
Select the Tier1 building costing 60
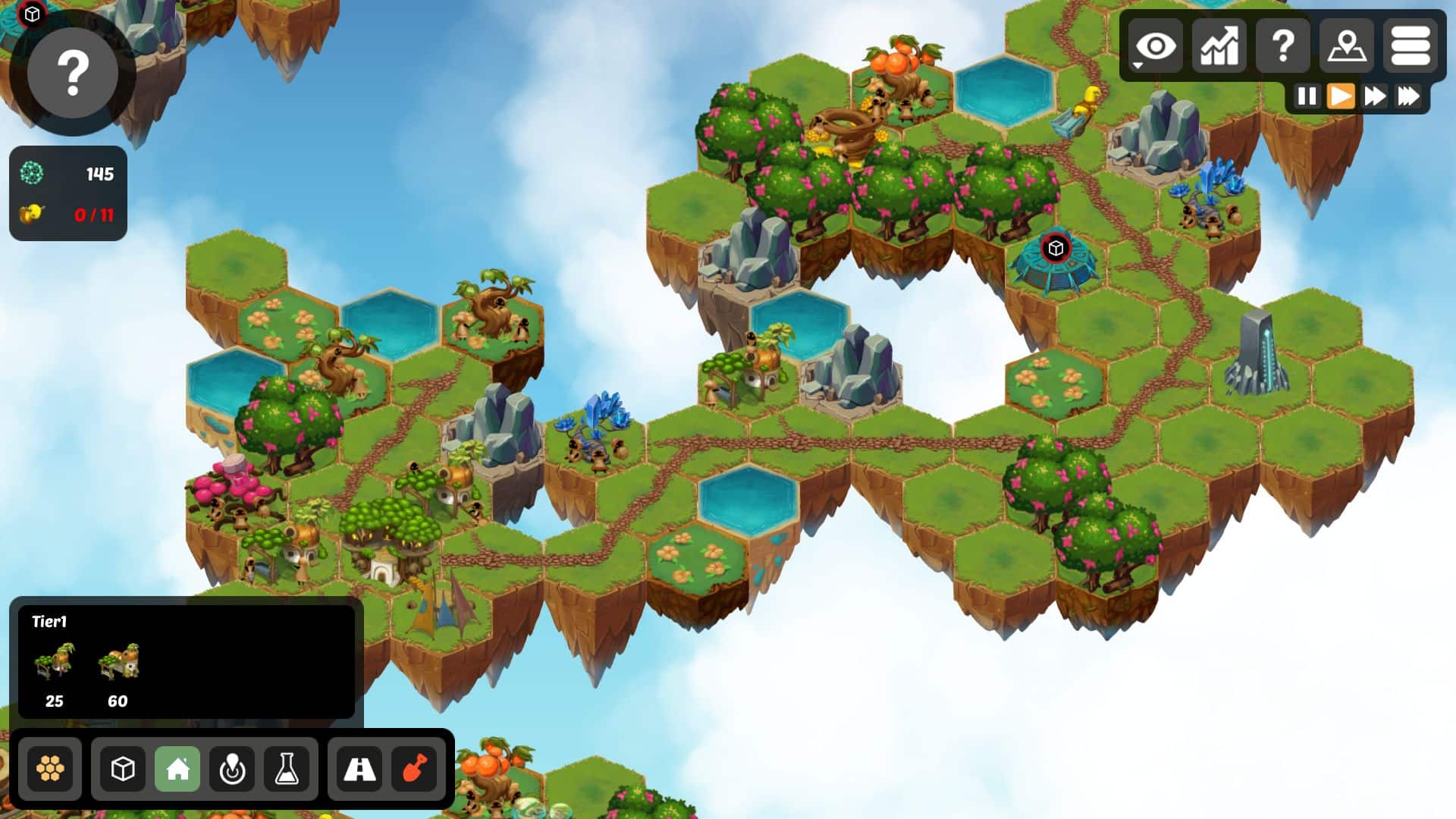(x=118, y=662)
